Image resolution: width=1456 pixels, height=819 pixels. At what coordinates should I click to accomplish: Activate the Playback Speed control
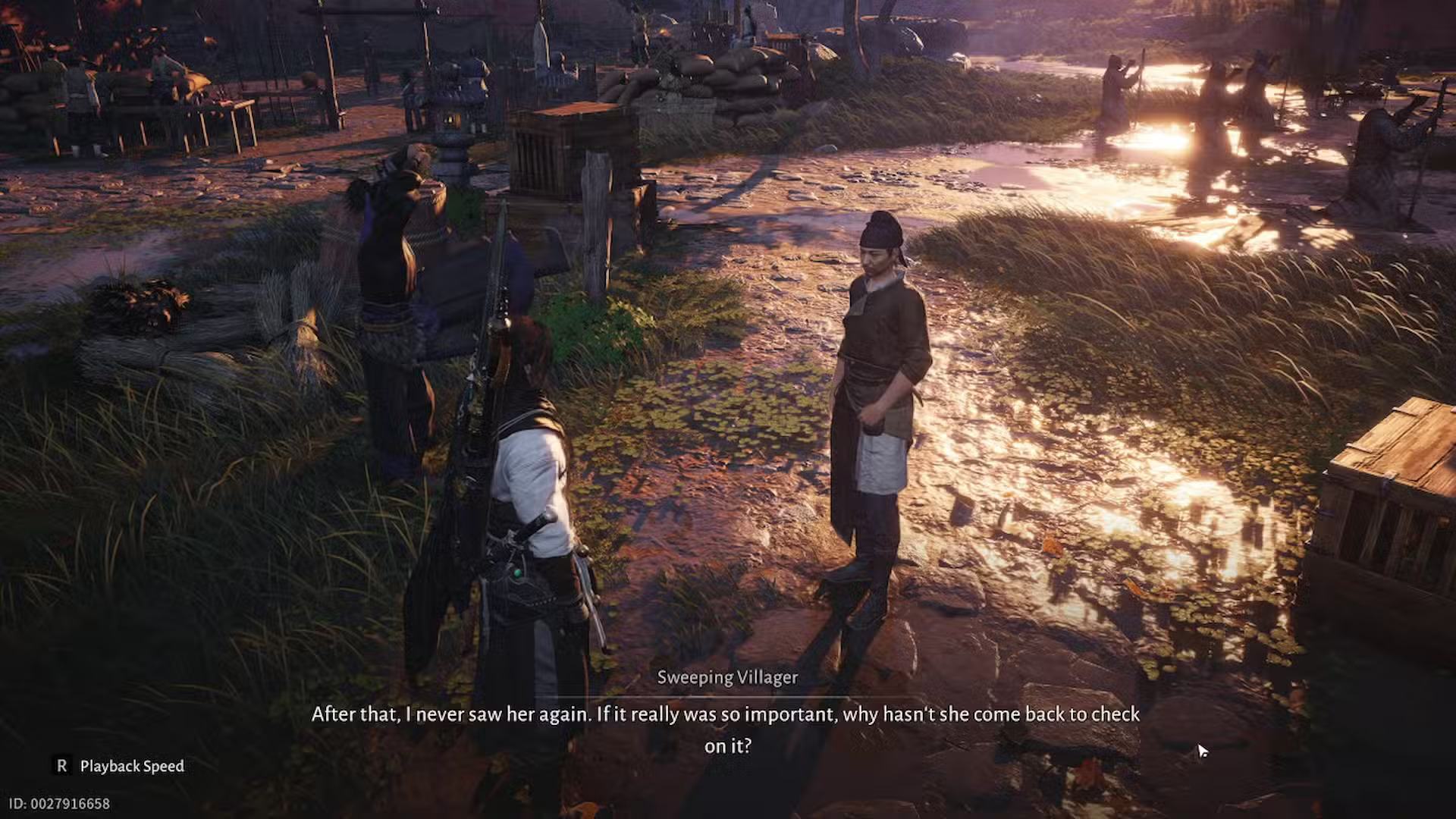click(133, 767)
